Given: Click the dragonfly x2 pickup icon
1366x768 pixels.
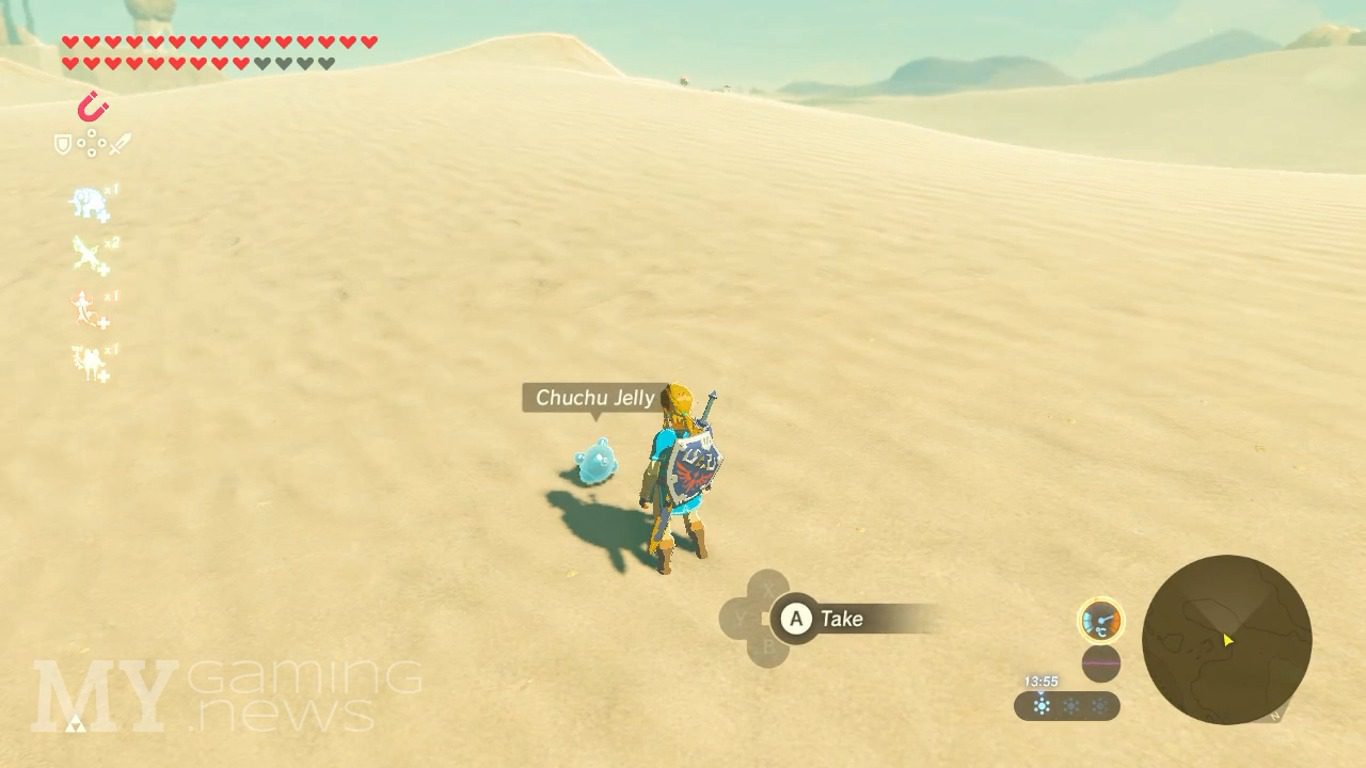Looking at the screenshot, I should (x=87, y=251).
